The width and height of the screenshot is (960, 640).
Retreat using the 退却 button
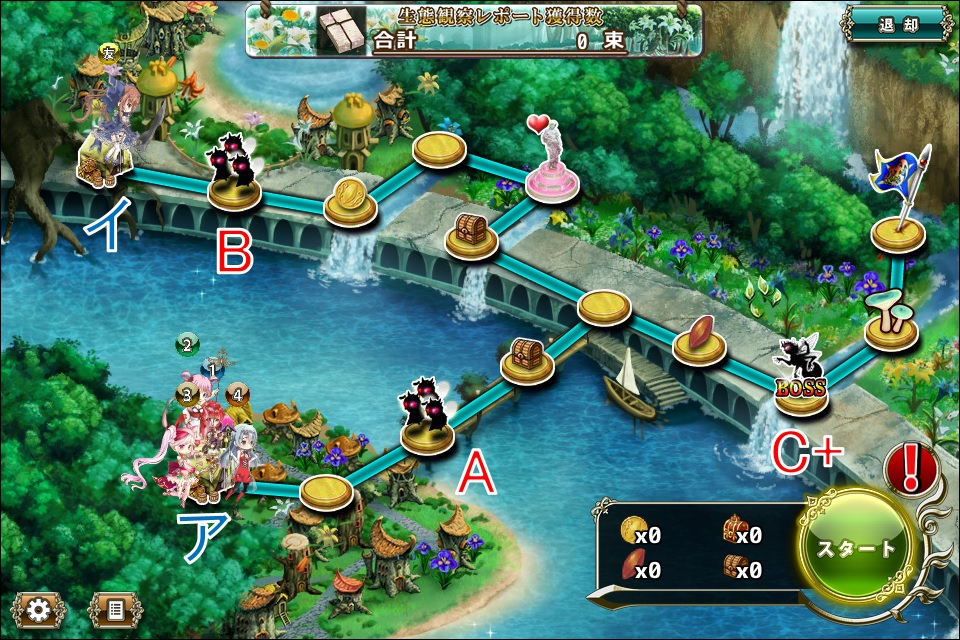(x=896, y=24)
